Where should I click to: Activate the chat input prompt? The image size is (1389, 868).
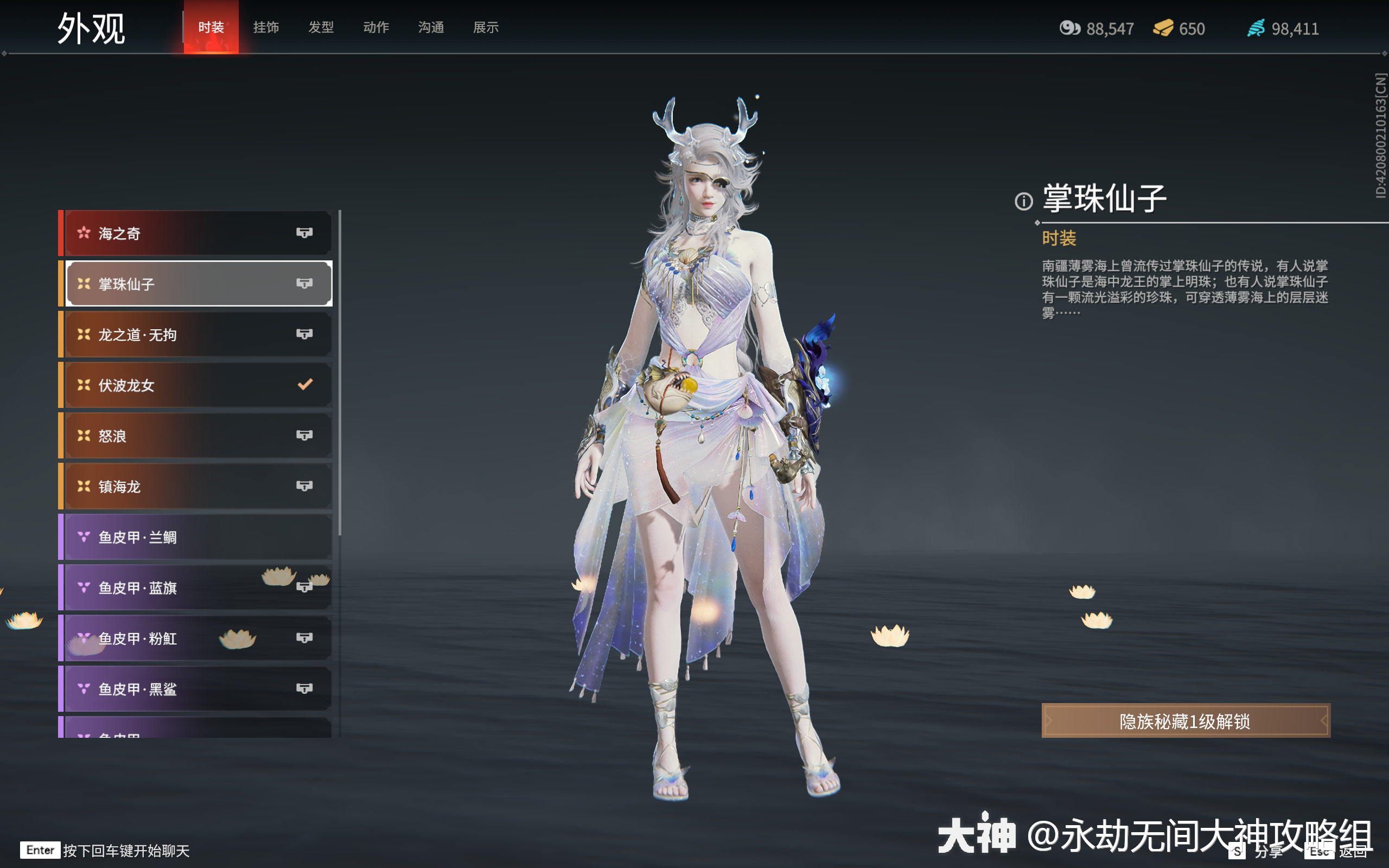[126, 850]
